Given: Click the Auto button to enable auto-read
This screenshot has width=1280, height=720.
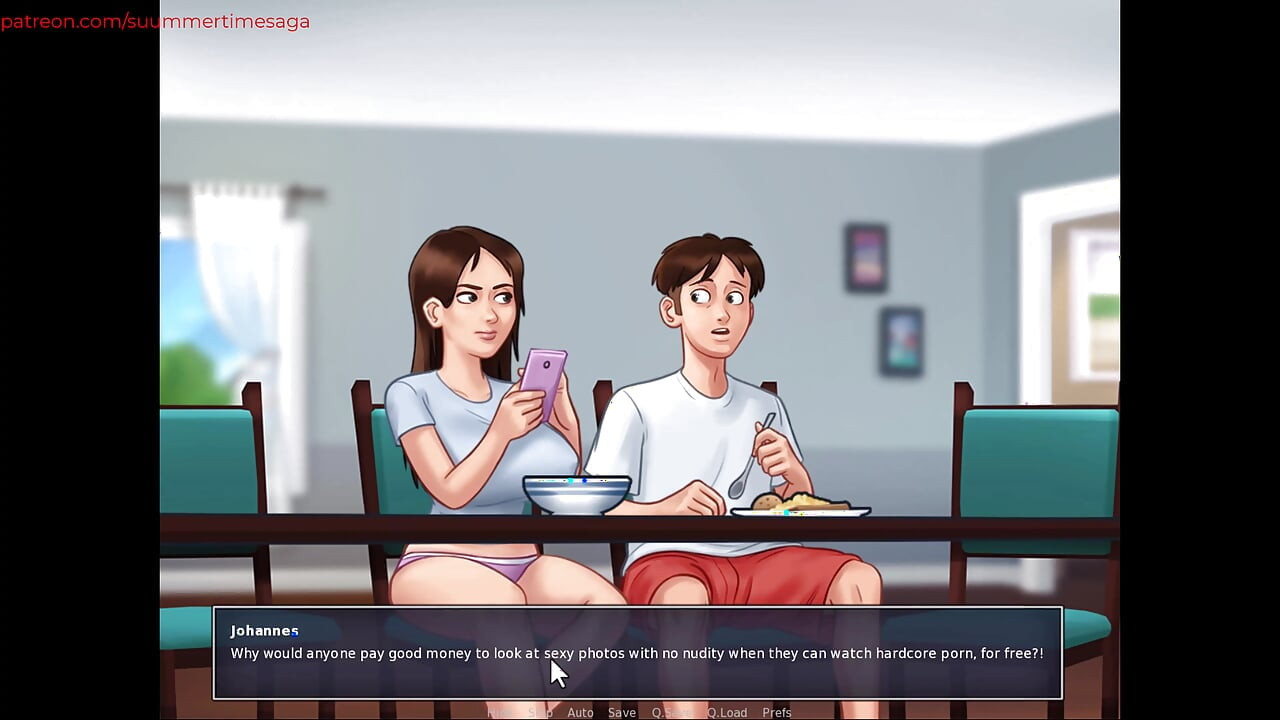Looking at the screenshot, I should pos(581,712).
